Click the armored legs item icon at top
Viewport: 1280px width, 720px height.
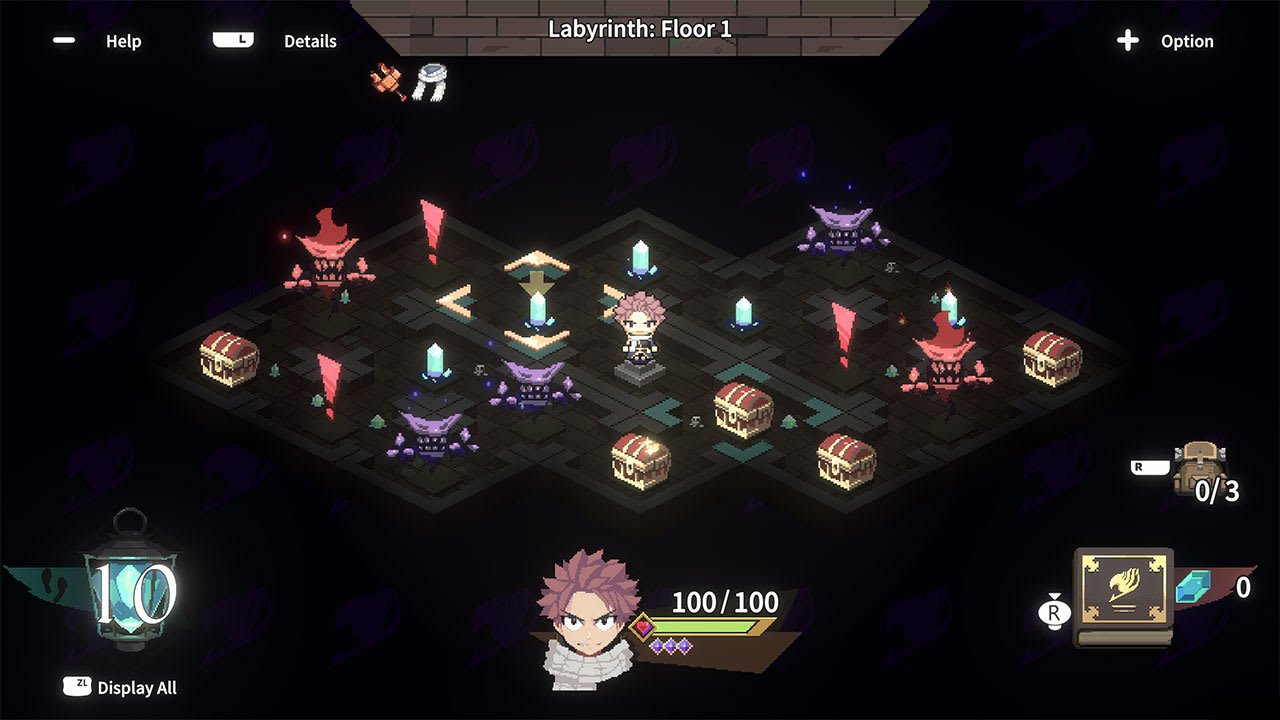pyautogui.click(x=432, y=82)
